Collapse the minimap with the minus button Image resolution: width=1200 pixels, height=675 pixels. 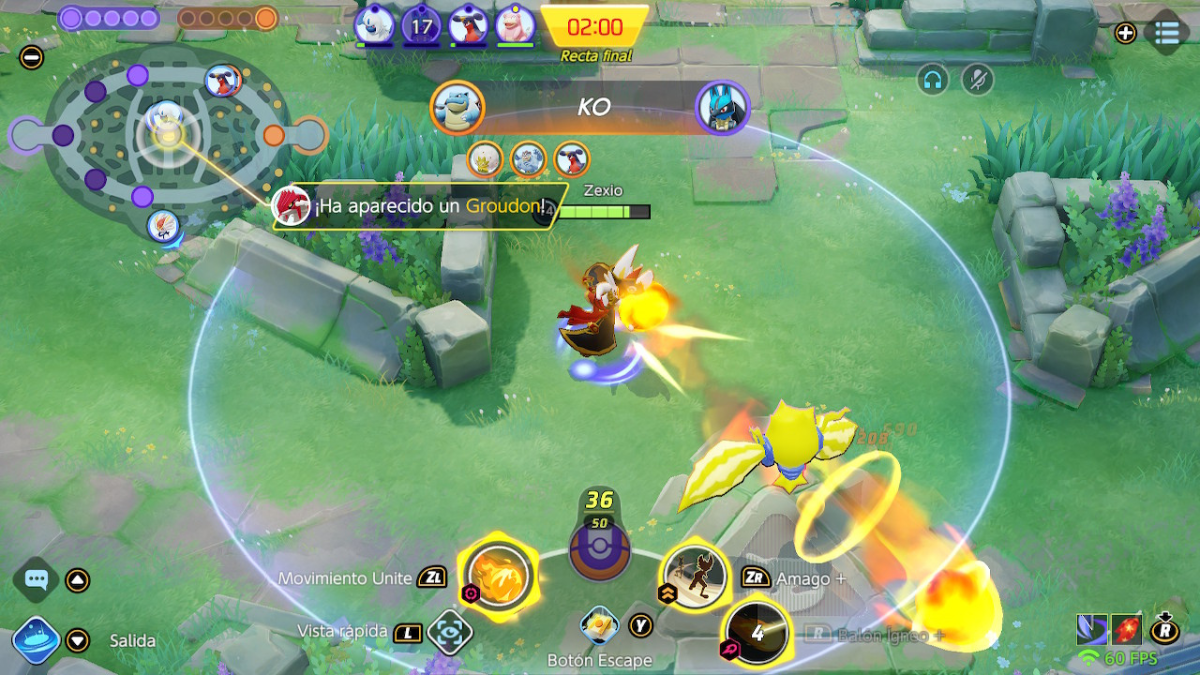tap(32, 57)
